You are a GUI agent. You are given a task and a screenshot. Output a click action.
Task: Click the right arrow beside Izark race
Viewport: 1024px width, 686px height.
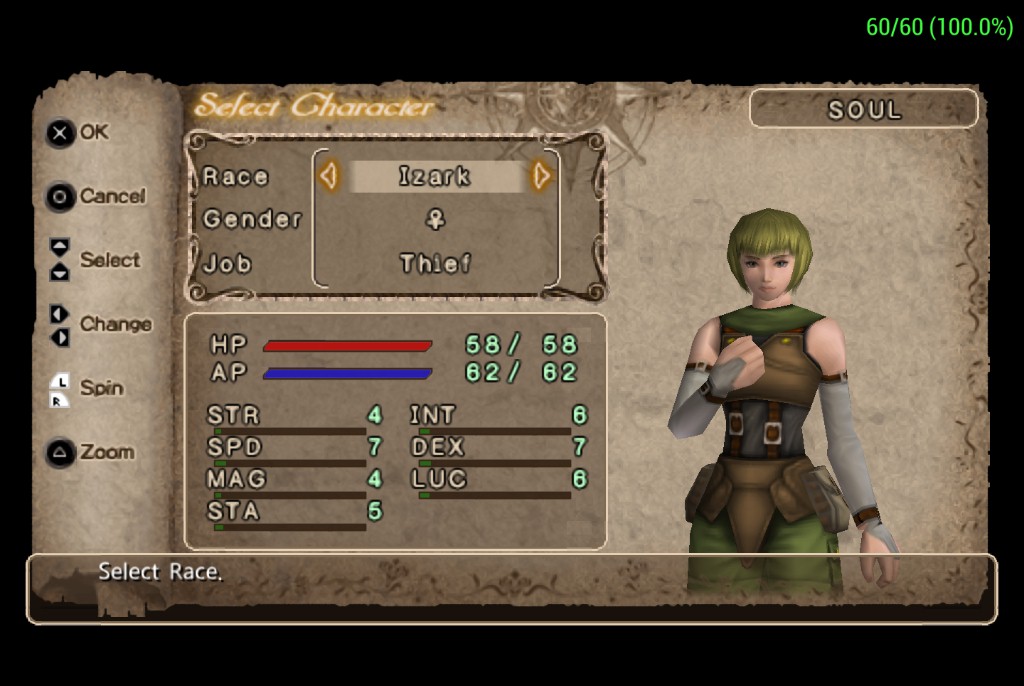click(541, 177)
